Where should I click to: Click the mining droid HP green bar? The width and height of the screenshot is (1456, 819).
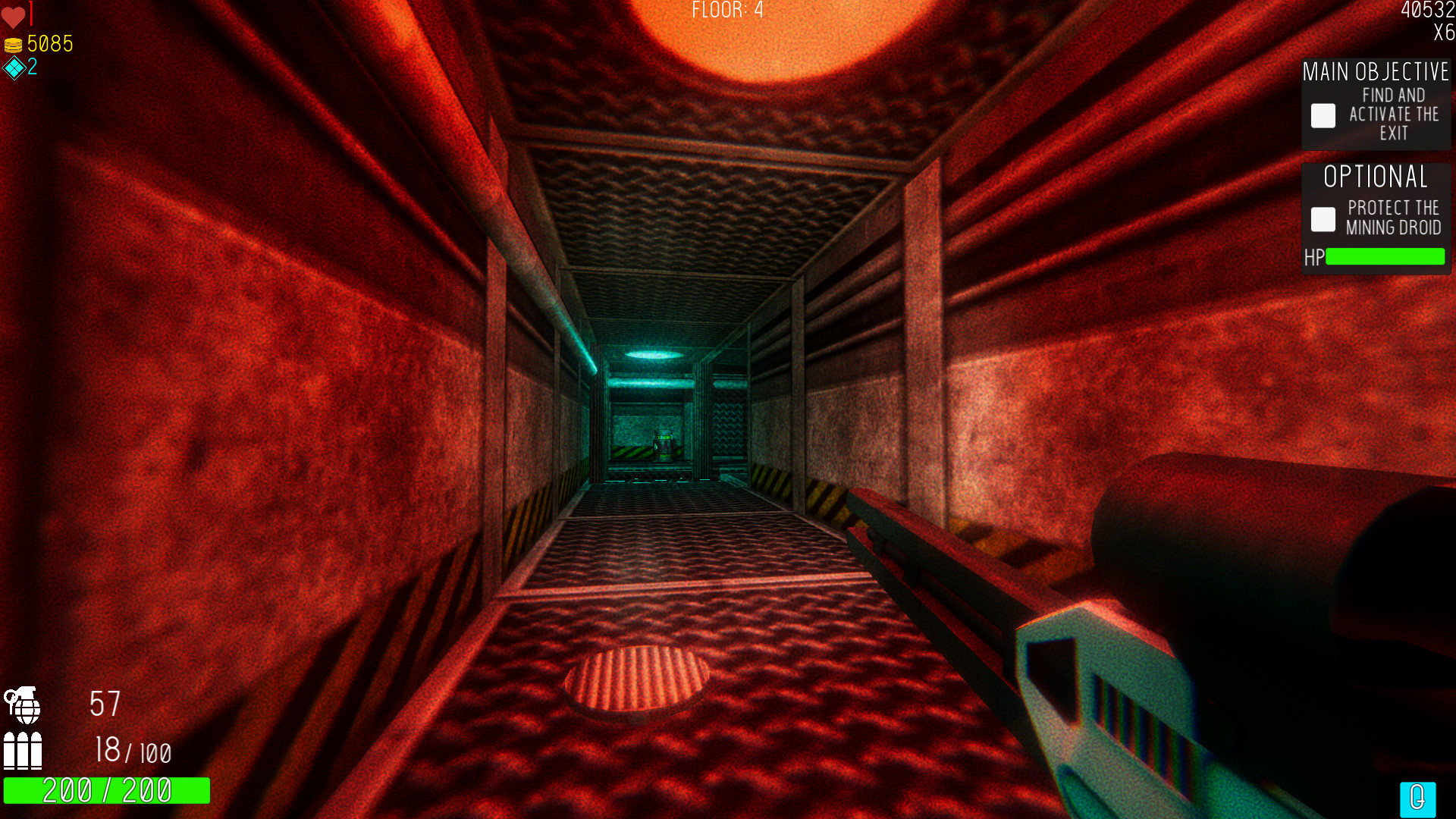1386,258
